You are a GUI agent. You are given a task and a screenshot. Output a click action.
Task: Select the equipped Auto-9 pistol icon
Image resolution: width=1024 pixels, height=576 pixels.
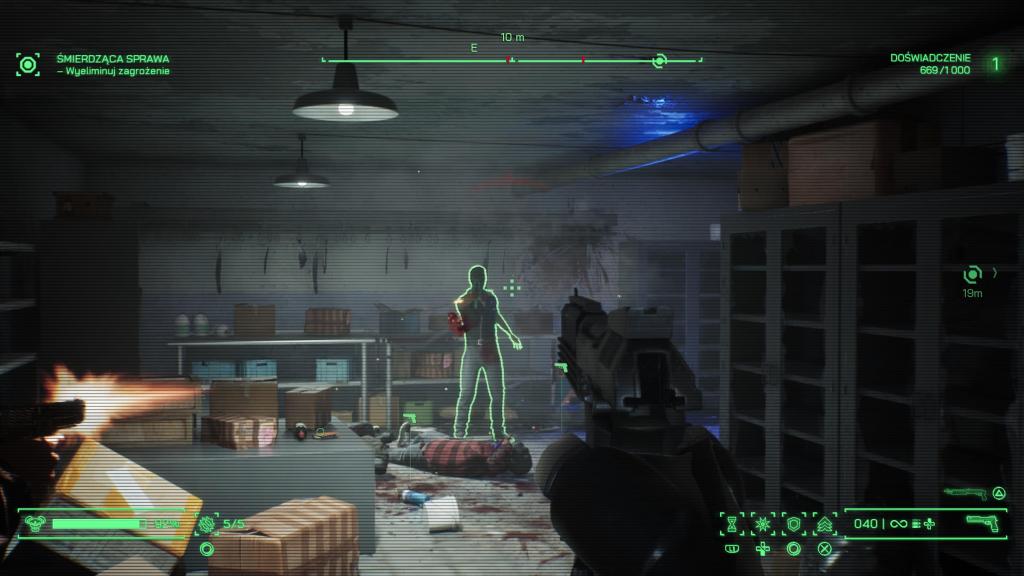(983, 522)
